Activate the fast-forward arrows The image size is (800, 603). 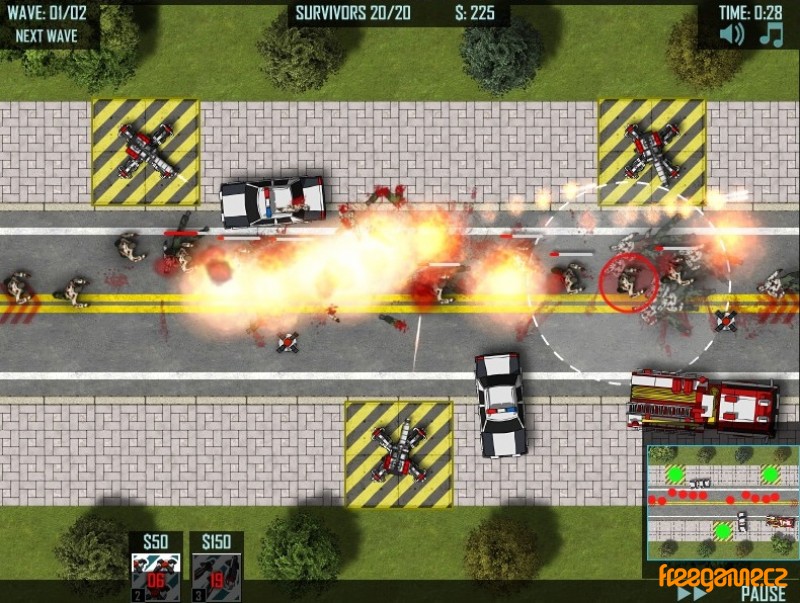point(691,593)
